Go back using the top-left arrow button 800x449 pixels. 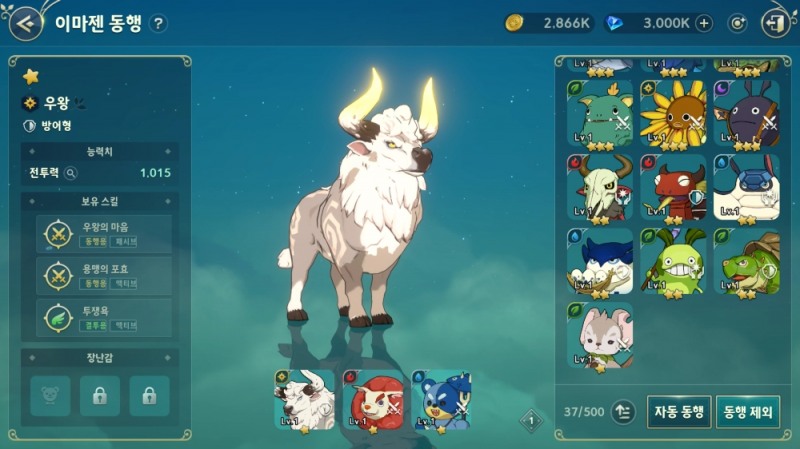click(x=24, y=23)
